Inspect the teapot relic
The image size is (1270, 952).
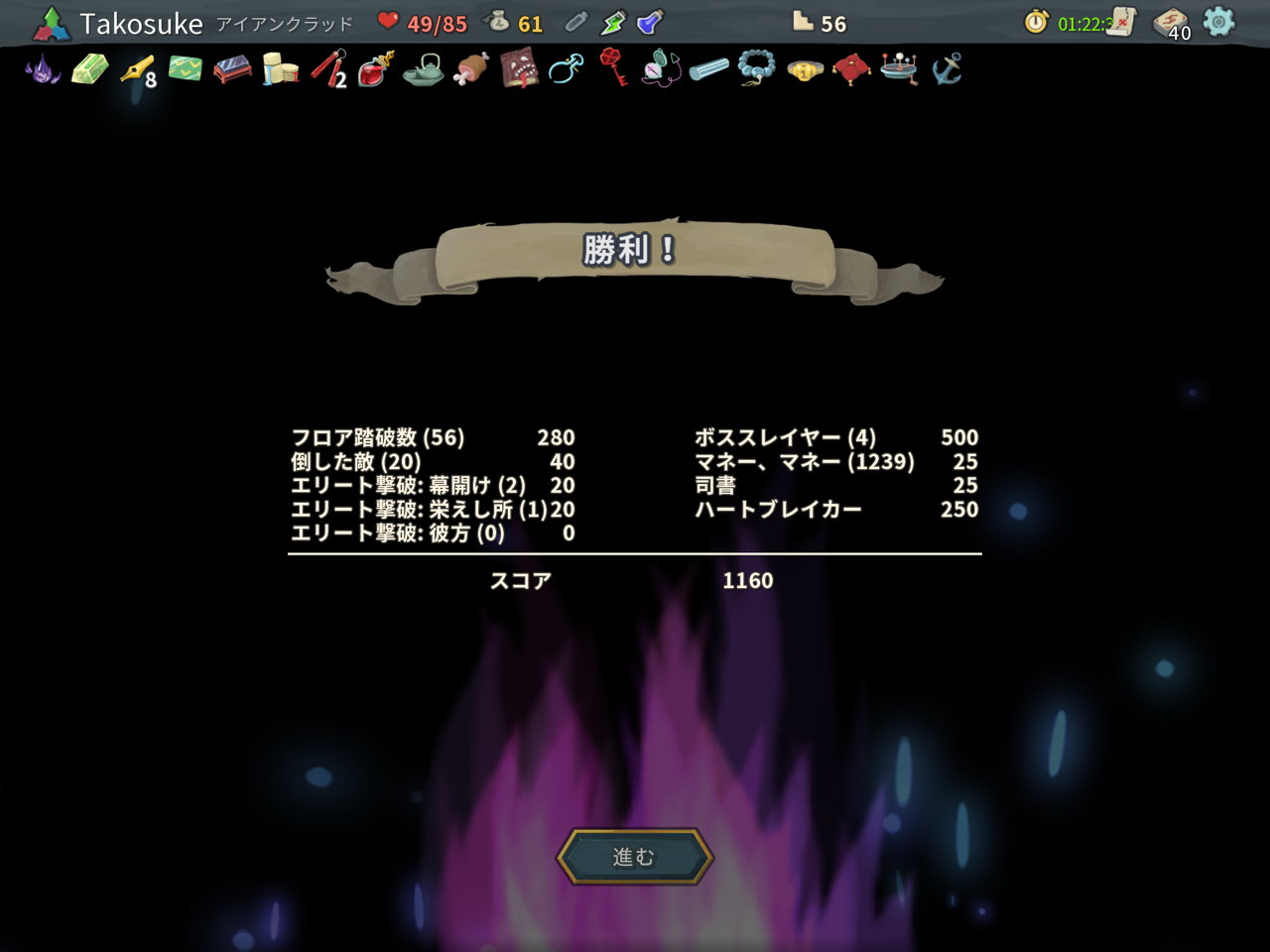tap(422, 69)
